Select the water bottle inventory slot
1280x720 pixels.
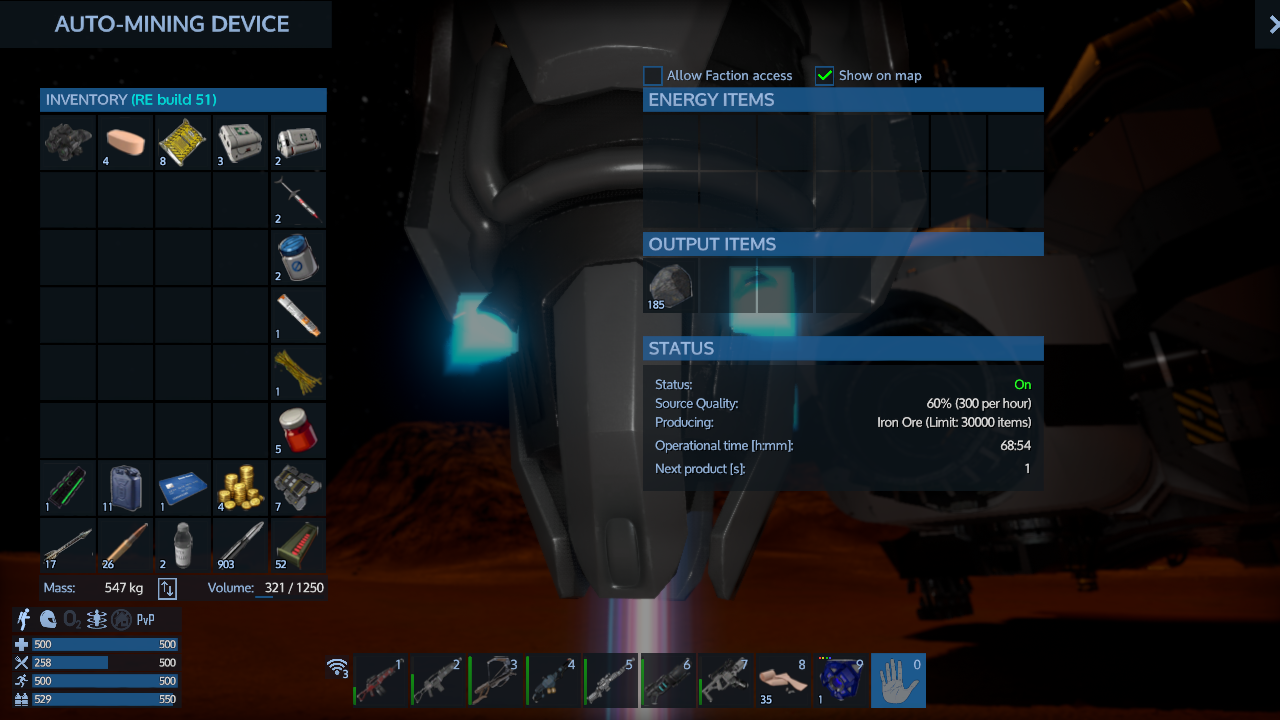point(183,545)
